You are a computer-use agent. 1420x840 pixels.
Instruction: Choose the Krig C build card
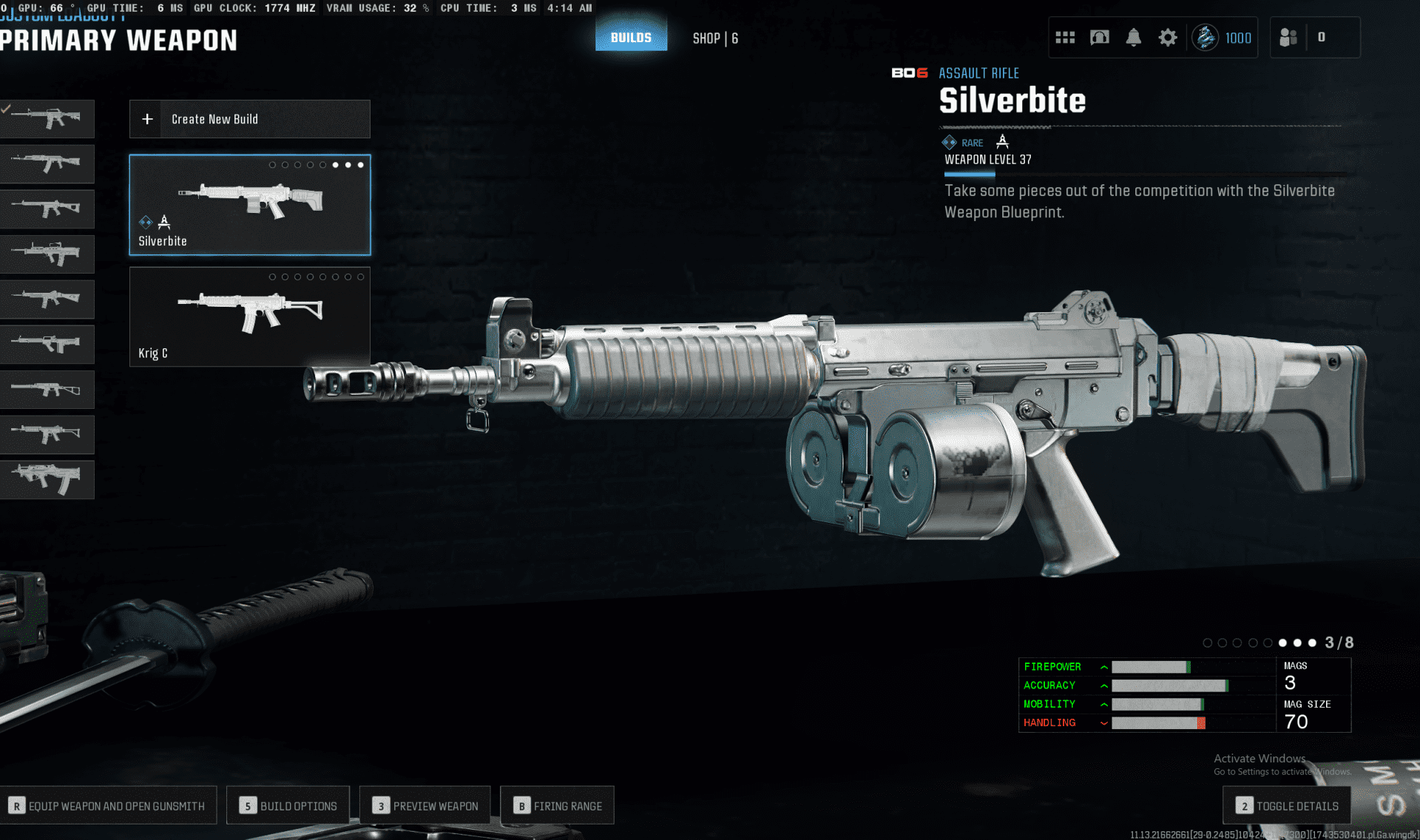tap(250, 316)
